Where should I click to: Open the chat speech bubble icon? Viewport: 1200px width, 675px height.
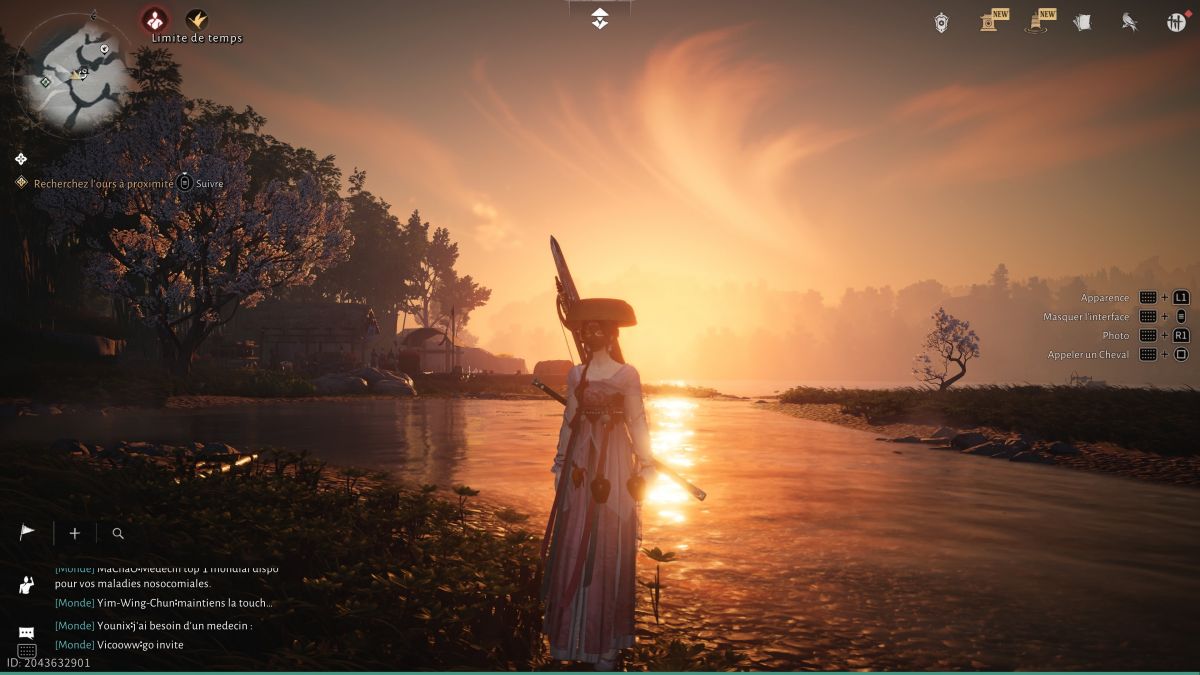(27, 633)
